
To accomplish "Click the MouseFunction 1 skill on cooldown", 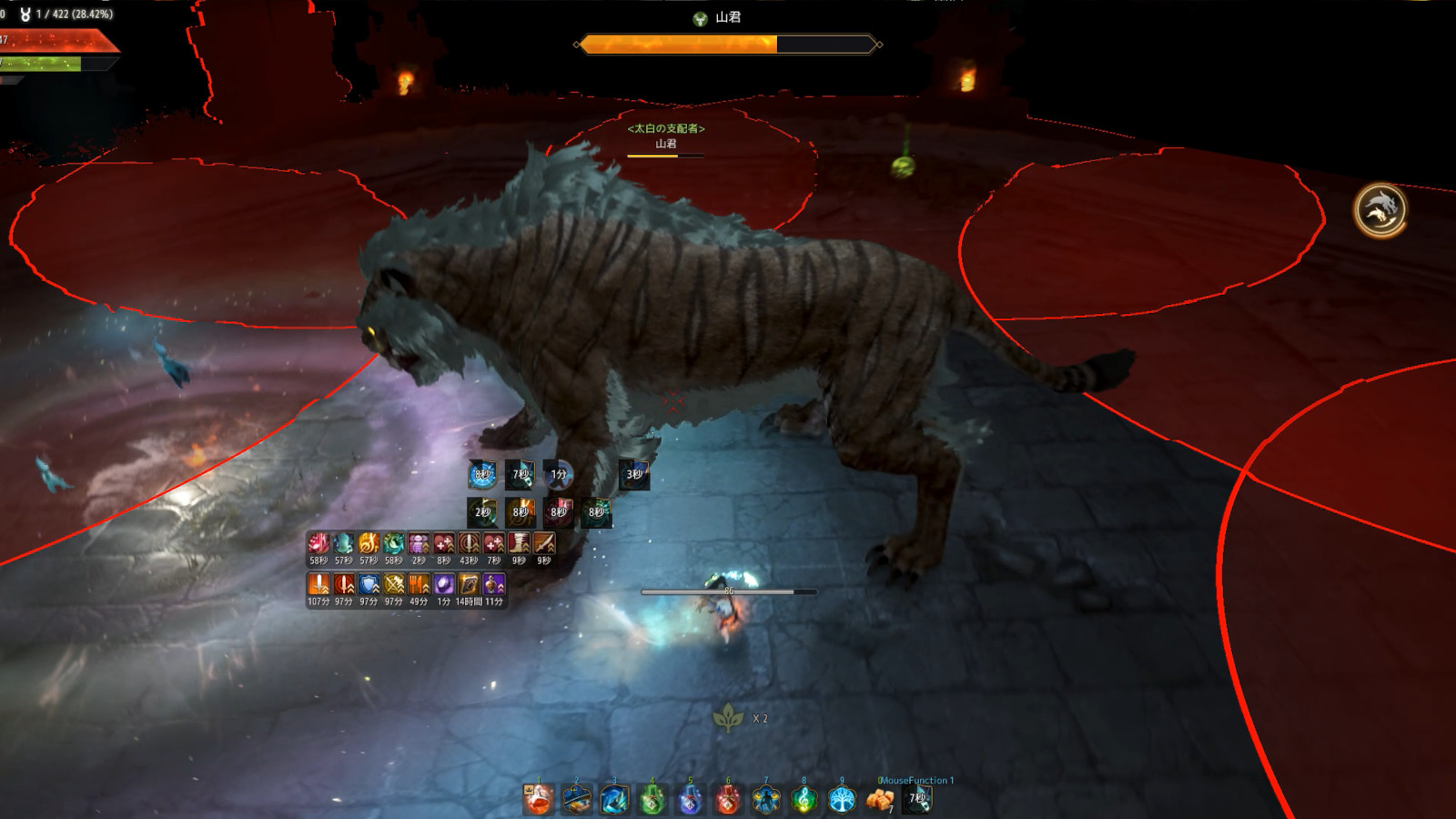I will pos(917,799).
